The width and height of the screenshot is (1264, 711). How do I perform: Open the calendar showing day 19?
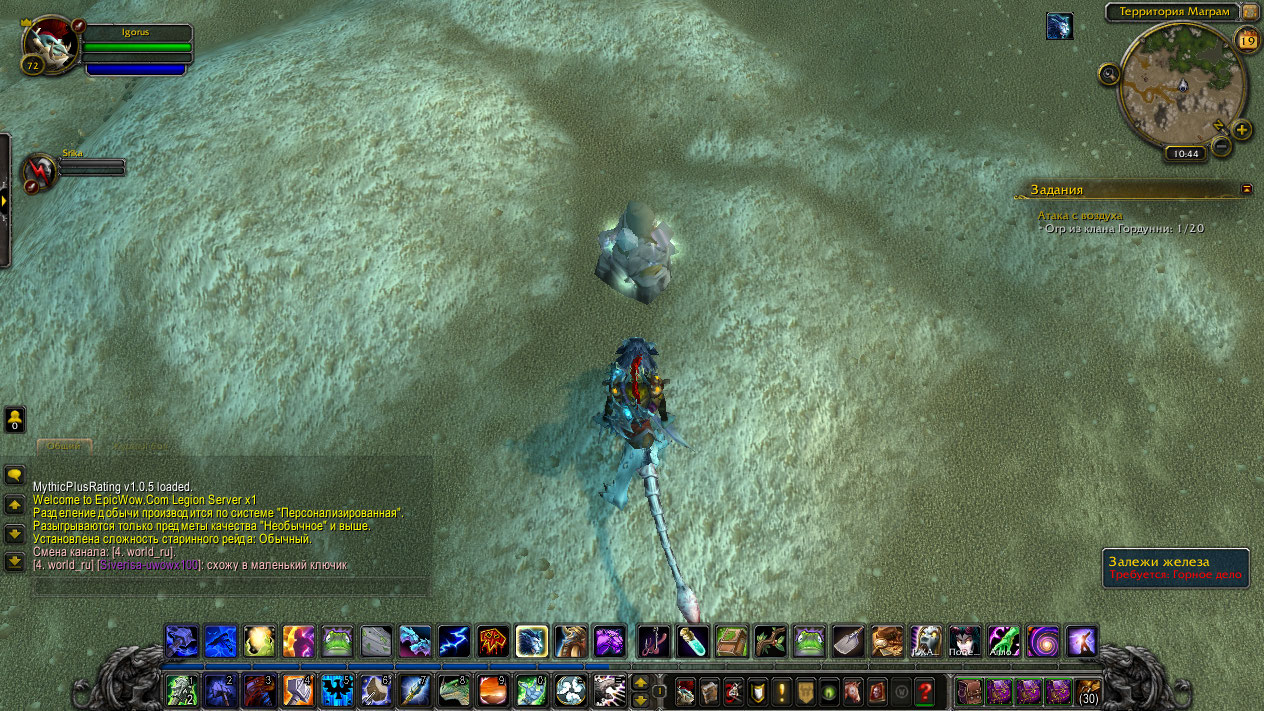point(1247,40)
